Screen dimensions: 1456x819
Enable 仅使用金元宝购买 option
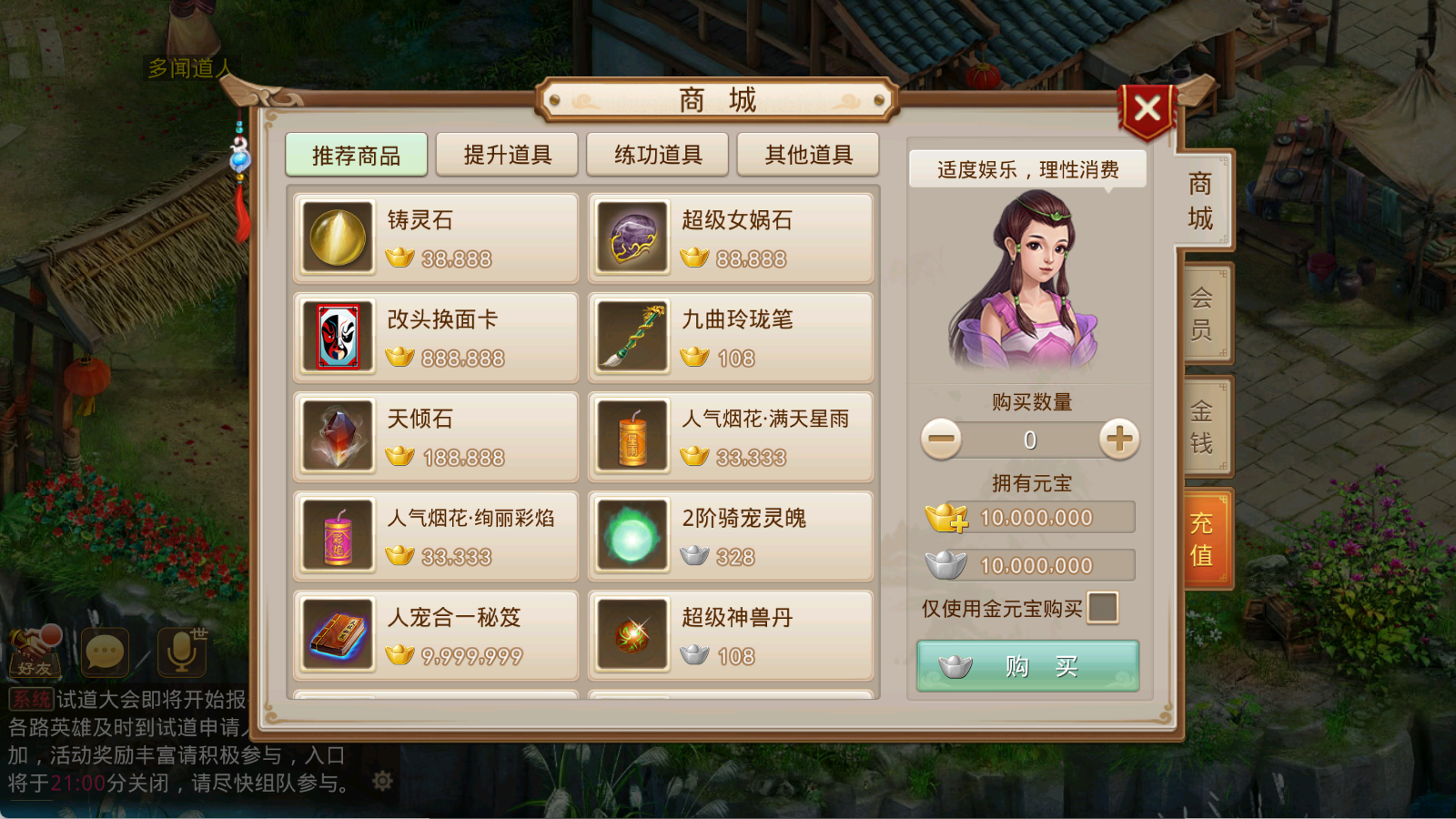coord(1104,608)
